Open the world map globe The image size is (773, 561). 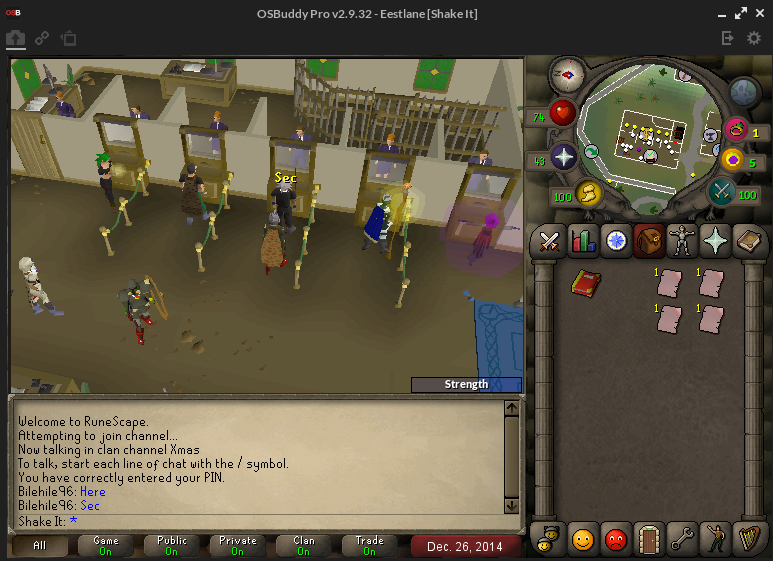[743, 92]
